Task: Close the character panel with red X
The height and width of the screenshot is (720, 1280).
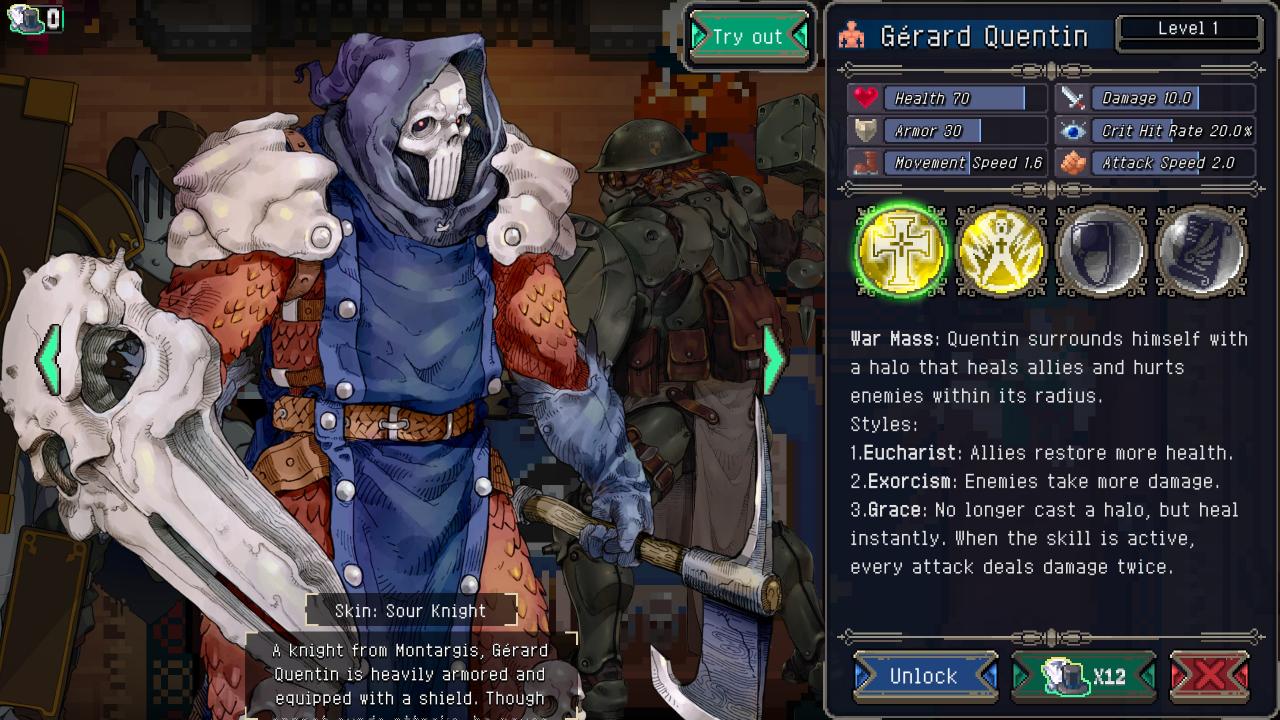Action: [1209, 677]
